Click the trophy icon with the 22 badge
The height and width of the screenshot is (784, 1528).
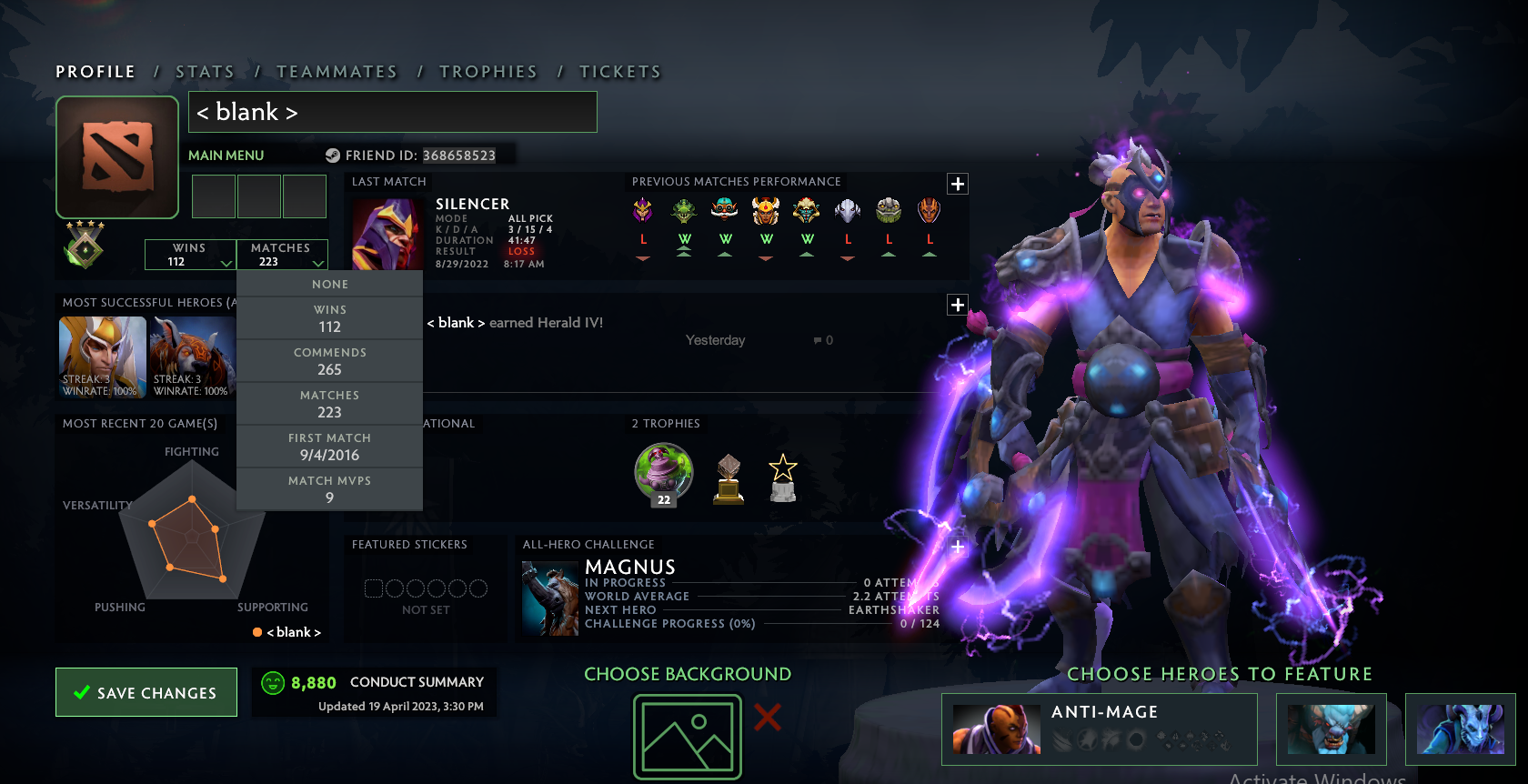[663, 473]
